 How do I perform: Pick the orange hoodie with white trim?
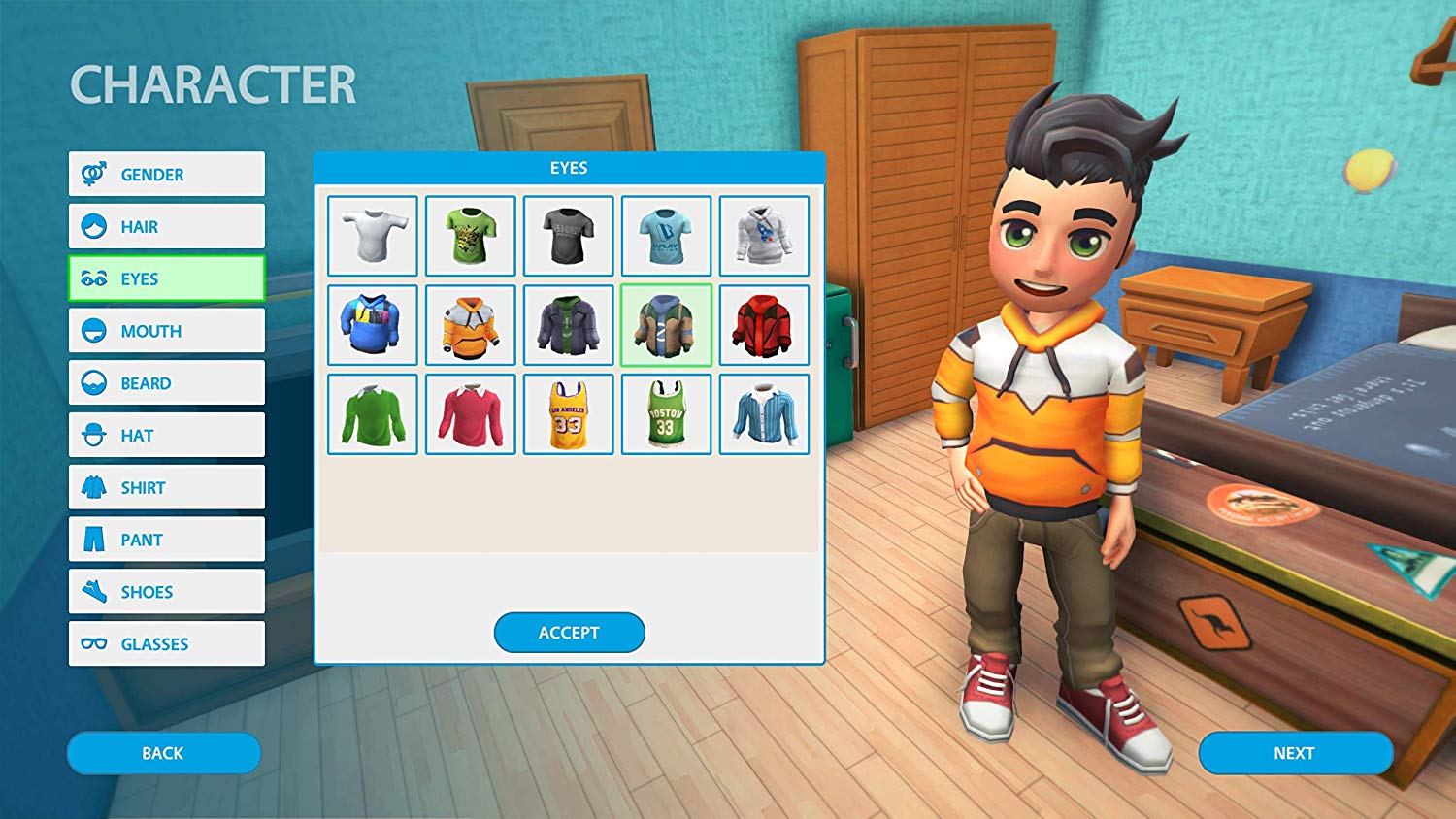[471, 325]
